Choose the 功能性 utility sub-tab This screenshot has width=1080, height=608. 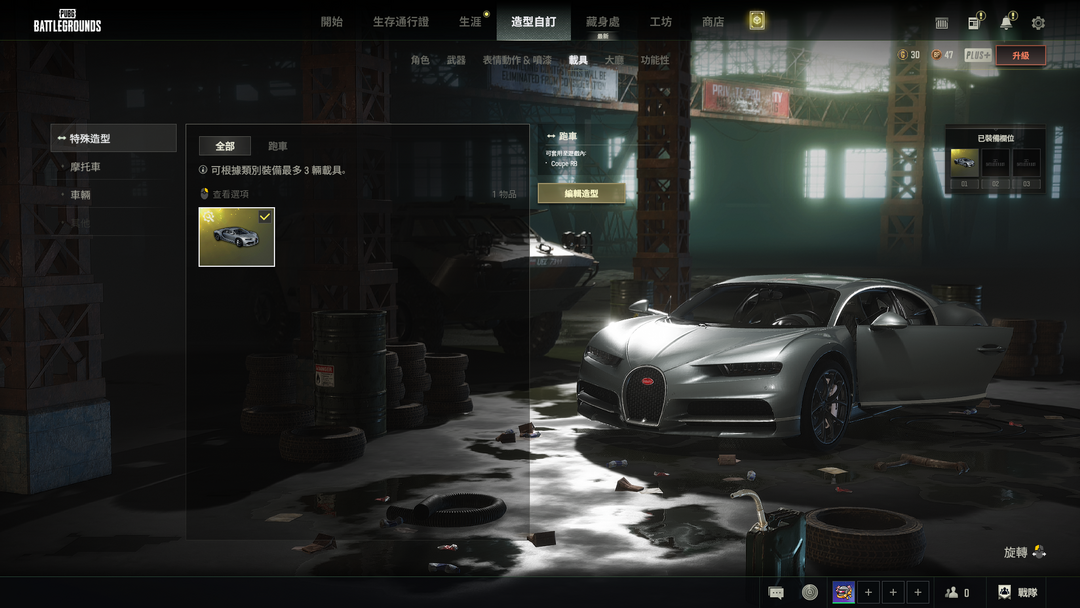point(655,60)
